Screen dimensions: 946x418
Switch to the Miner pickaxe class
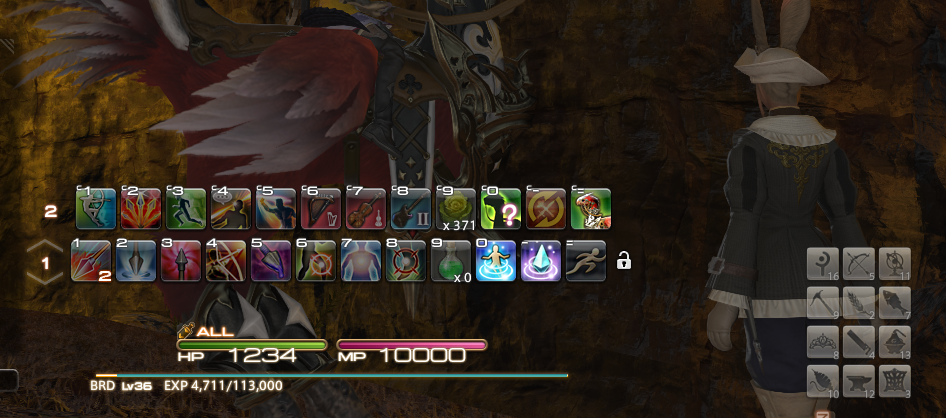[x=823, y=302]
